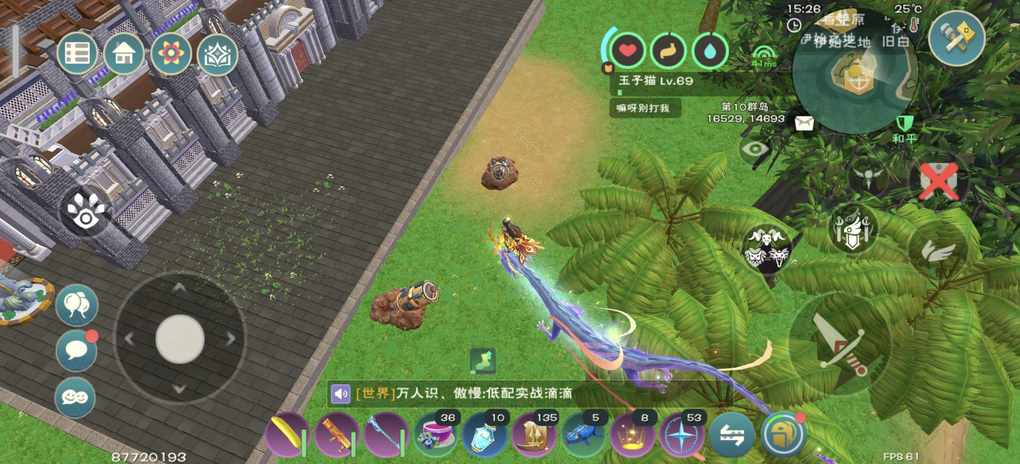Image resolution: width=1020 pixels, height=464 pixels.
Task: Select the yellow blade weapon slot
Action: point(288,435)
